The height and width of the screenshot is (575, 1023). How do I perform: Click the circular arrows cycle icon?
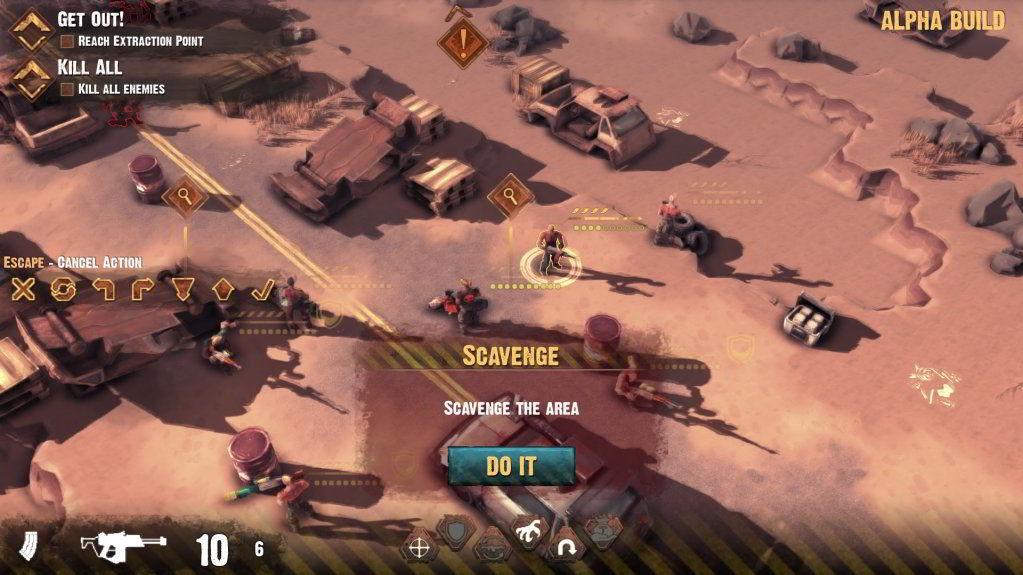point(64,290)
